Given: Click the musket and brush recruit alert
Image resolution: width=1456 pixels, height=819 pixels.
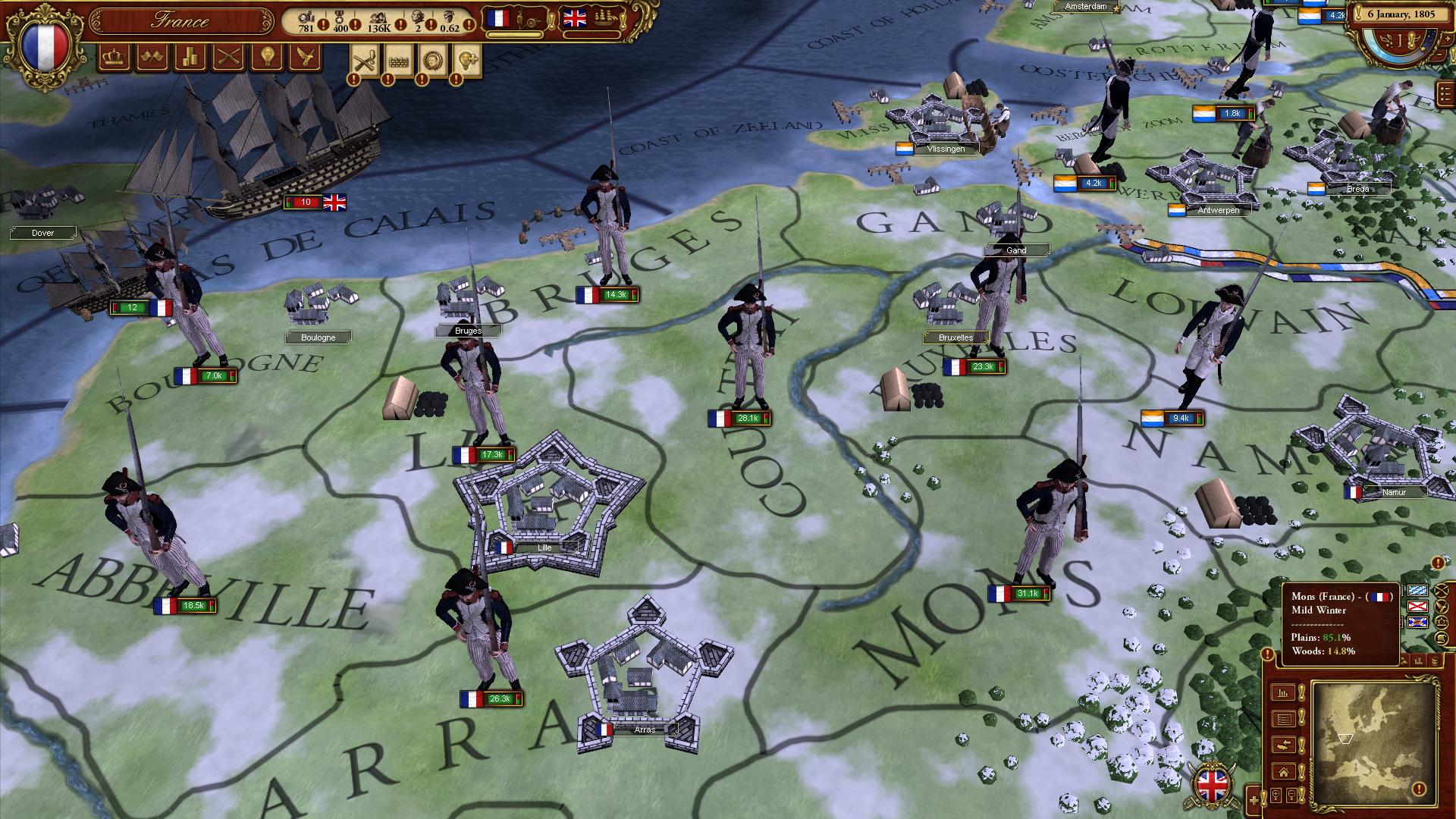Looking at the screenshot, I should [365, 59].
